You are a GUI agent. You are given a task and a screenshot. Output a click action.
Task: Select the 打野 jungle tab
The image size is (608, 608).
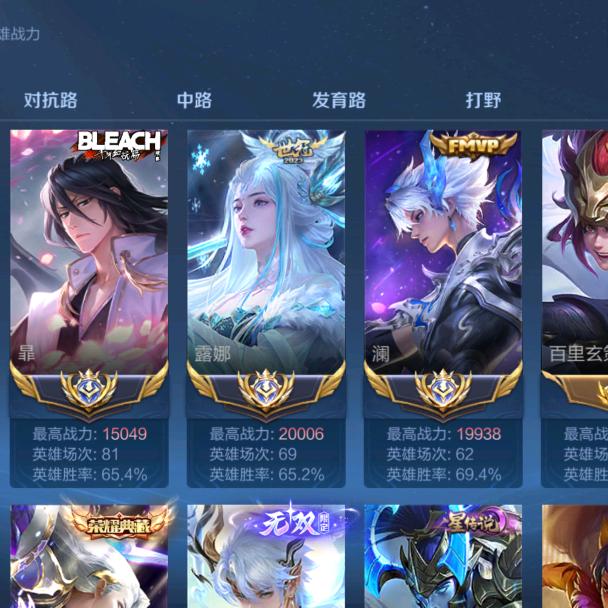coord(483,100)
